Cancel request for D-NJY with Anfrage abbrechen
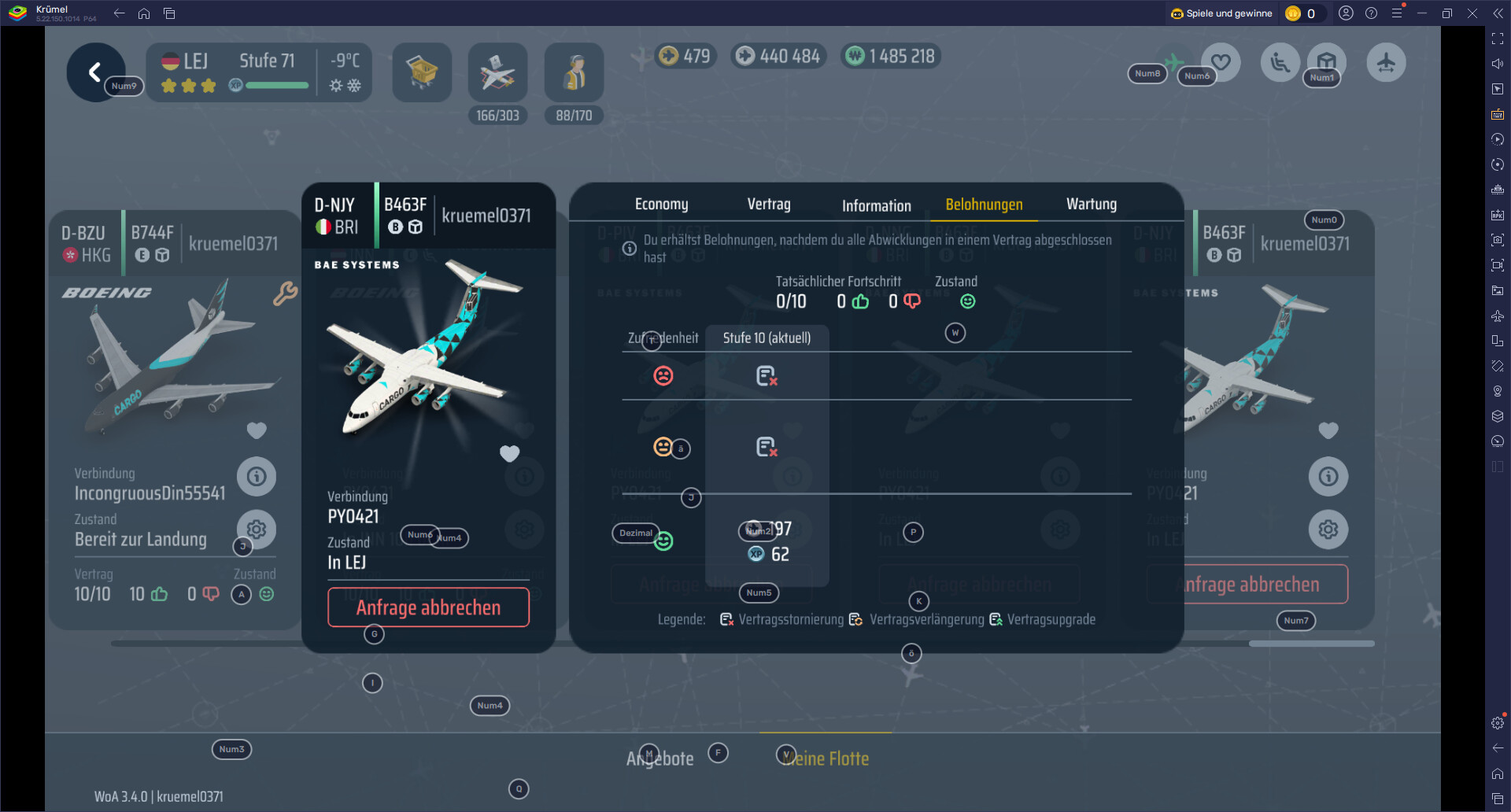1511x812 pixels. [428, 607]
